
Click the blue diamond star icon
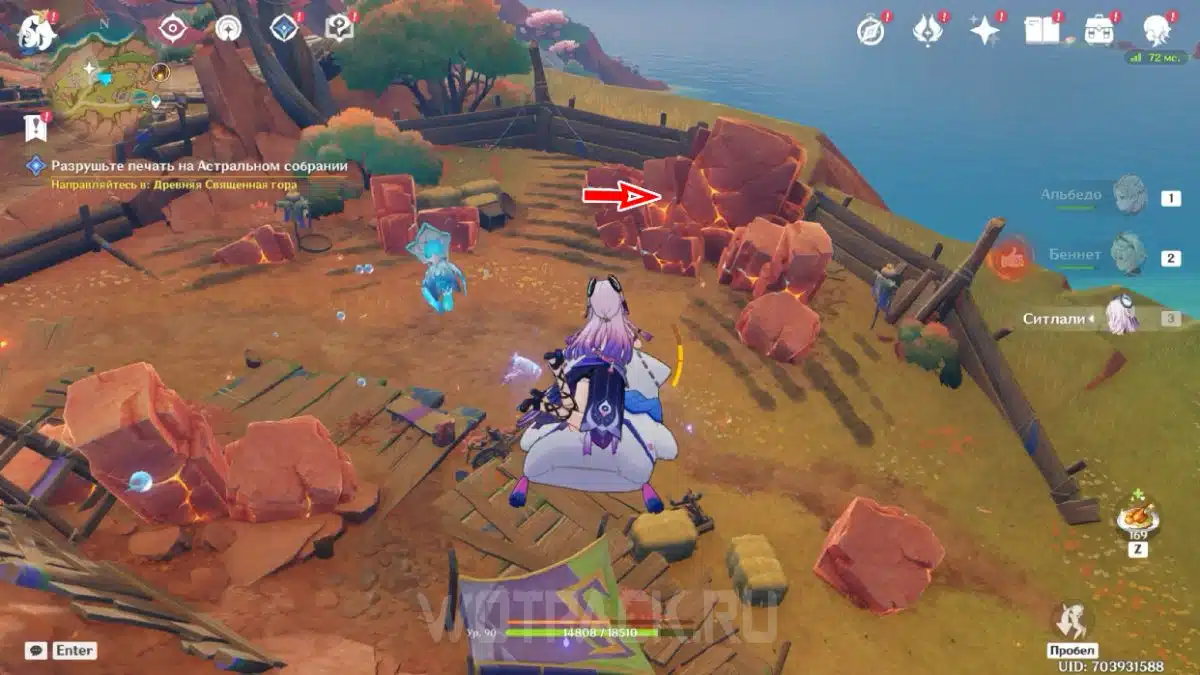286,29
